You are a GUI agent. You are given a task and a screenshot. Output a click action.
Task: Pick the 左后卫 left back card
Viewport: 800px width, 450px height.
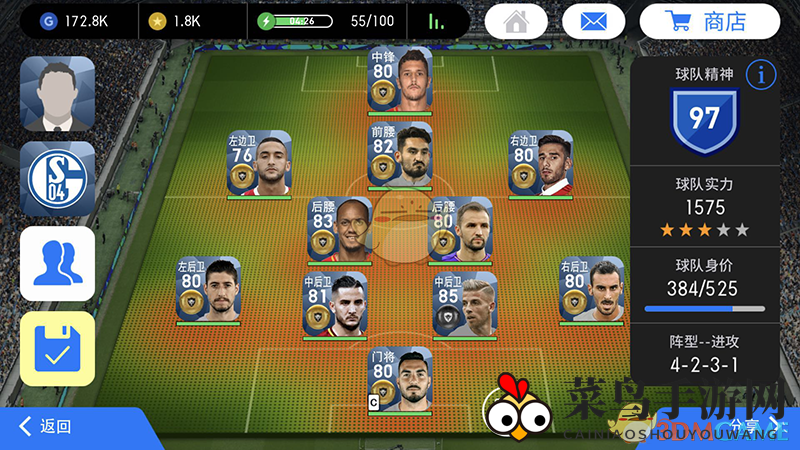coord(207,291)
